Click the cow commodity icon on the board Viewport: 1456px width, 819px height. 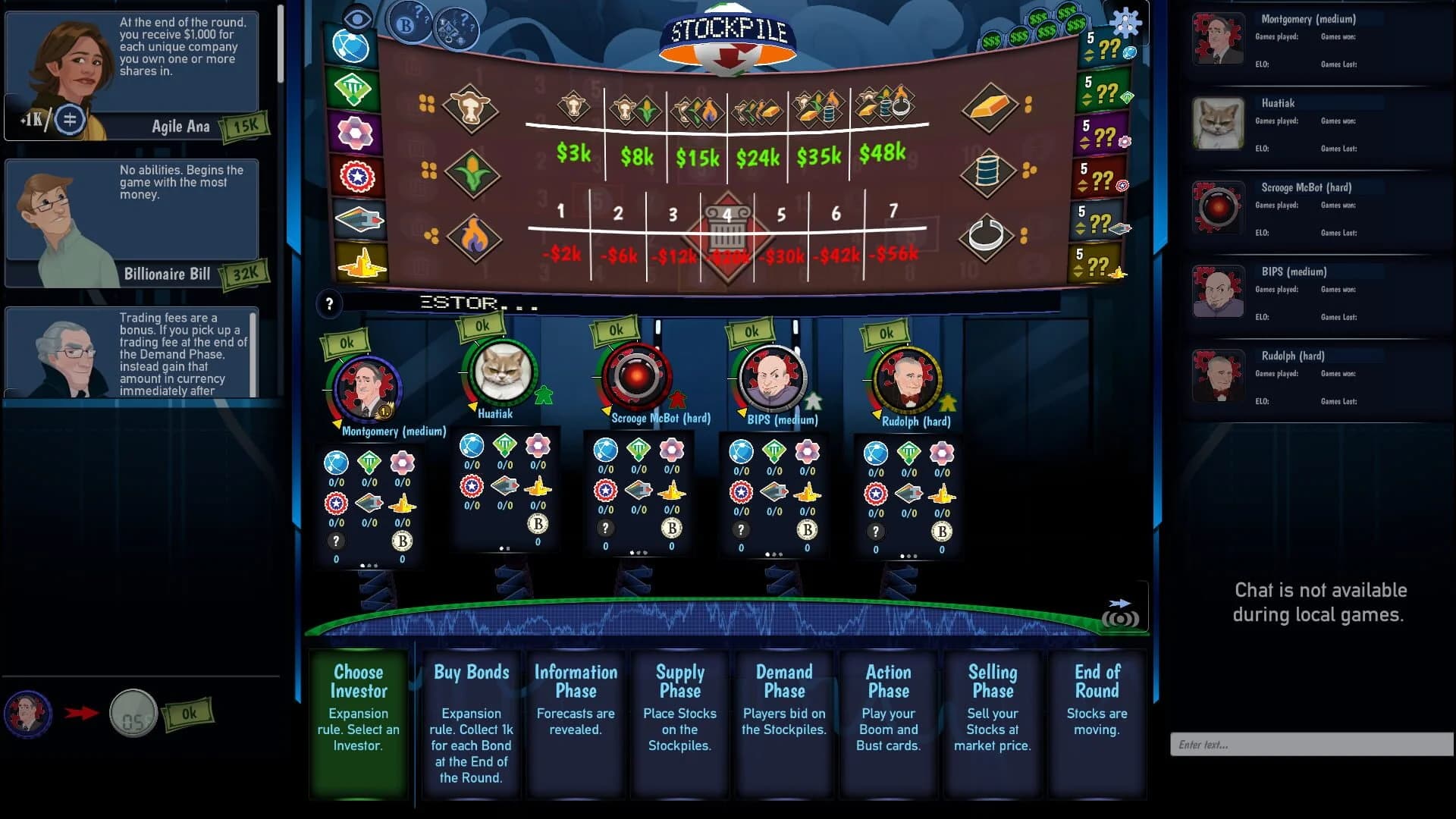coord(472,106)
